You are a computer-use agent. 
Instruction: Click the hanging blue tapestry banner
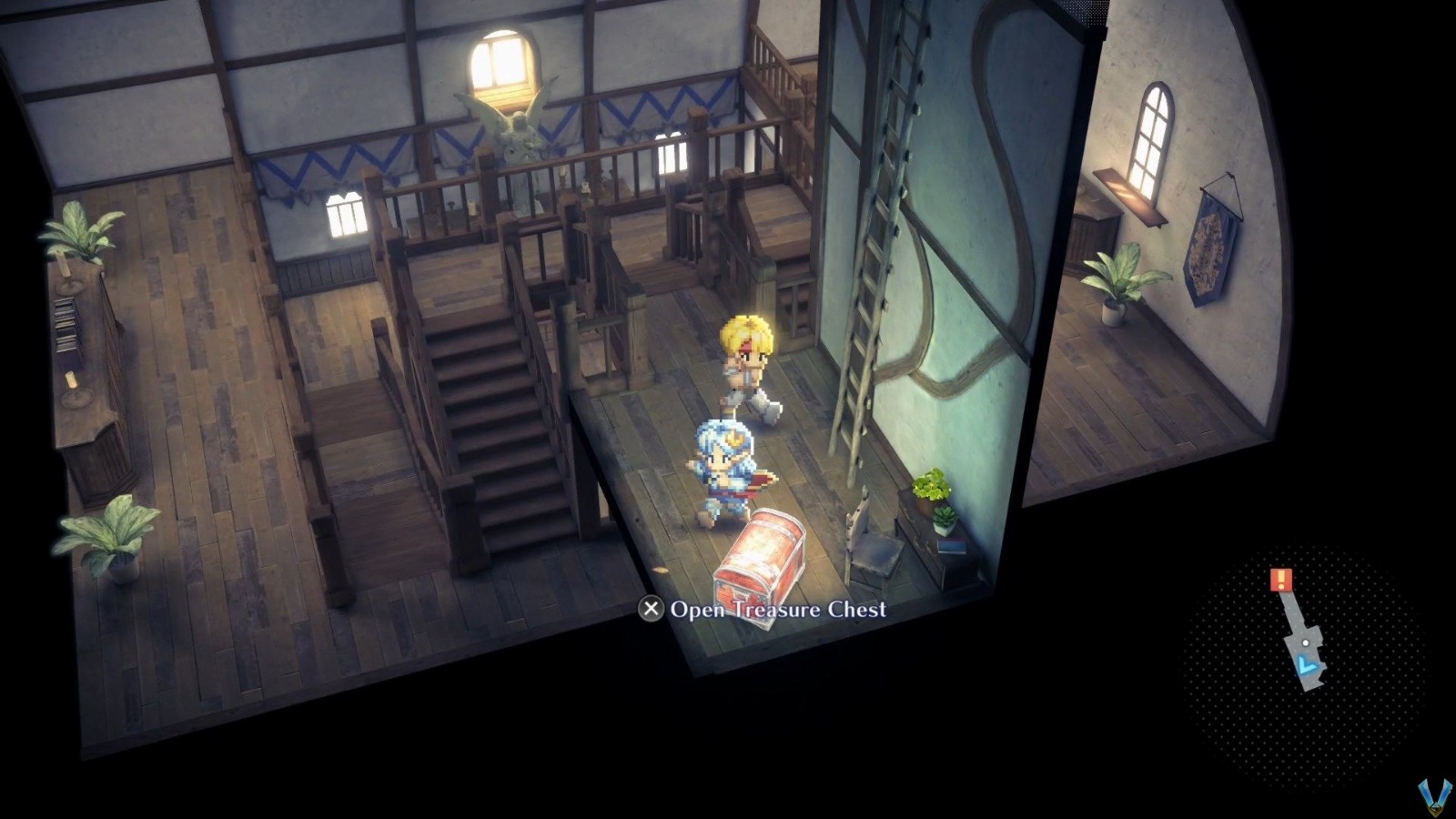click(x=1210, y=246)
